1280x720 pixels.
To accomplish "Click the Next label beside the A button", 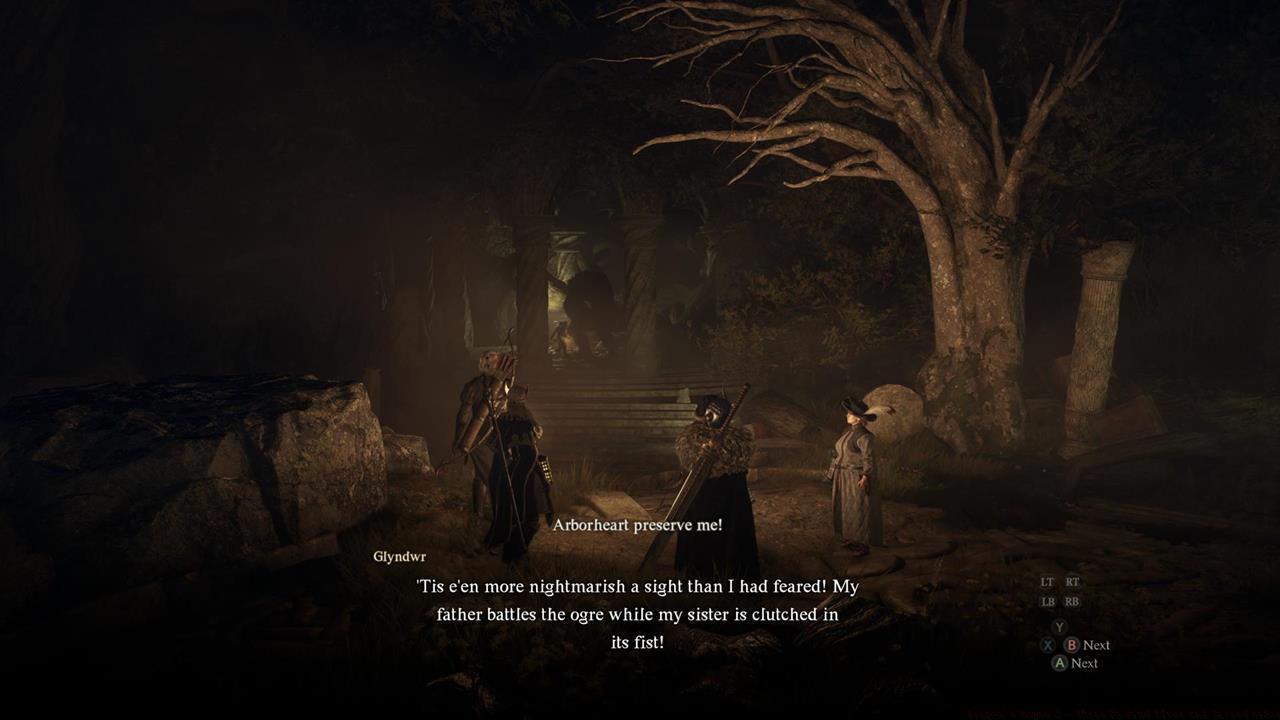I will 1086,662.
